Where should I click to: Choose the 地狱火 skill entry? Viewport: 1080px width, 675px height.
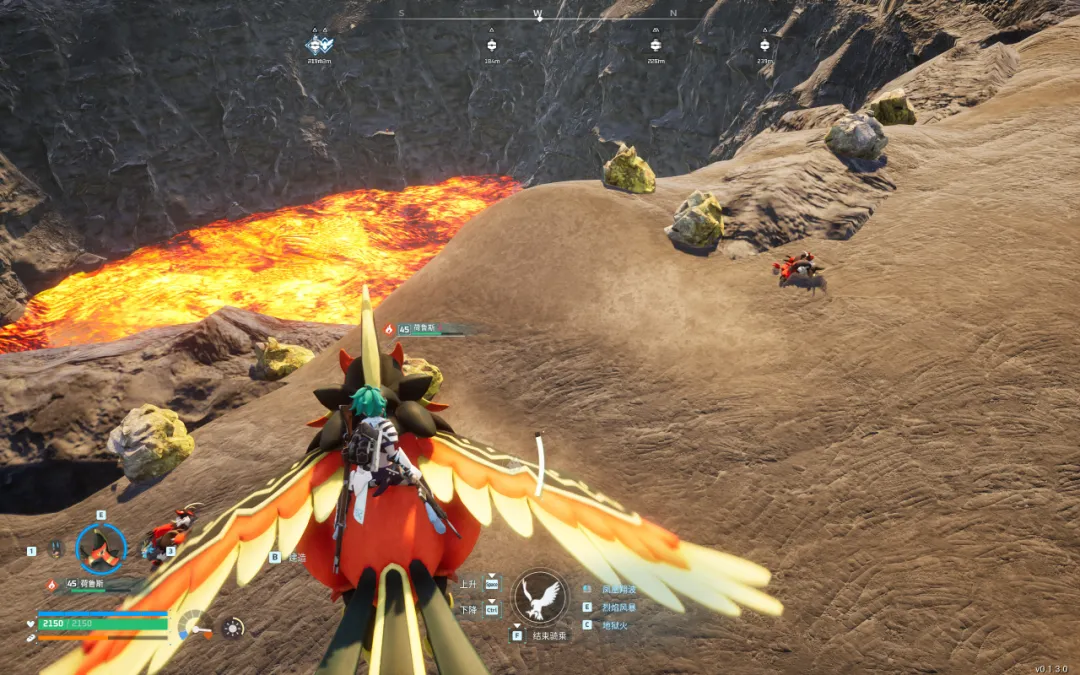click(x=615, y=625)
